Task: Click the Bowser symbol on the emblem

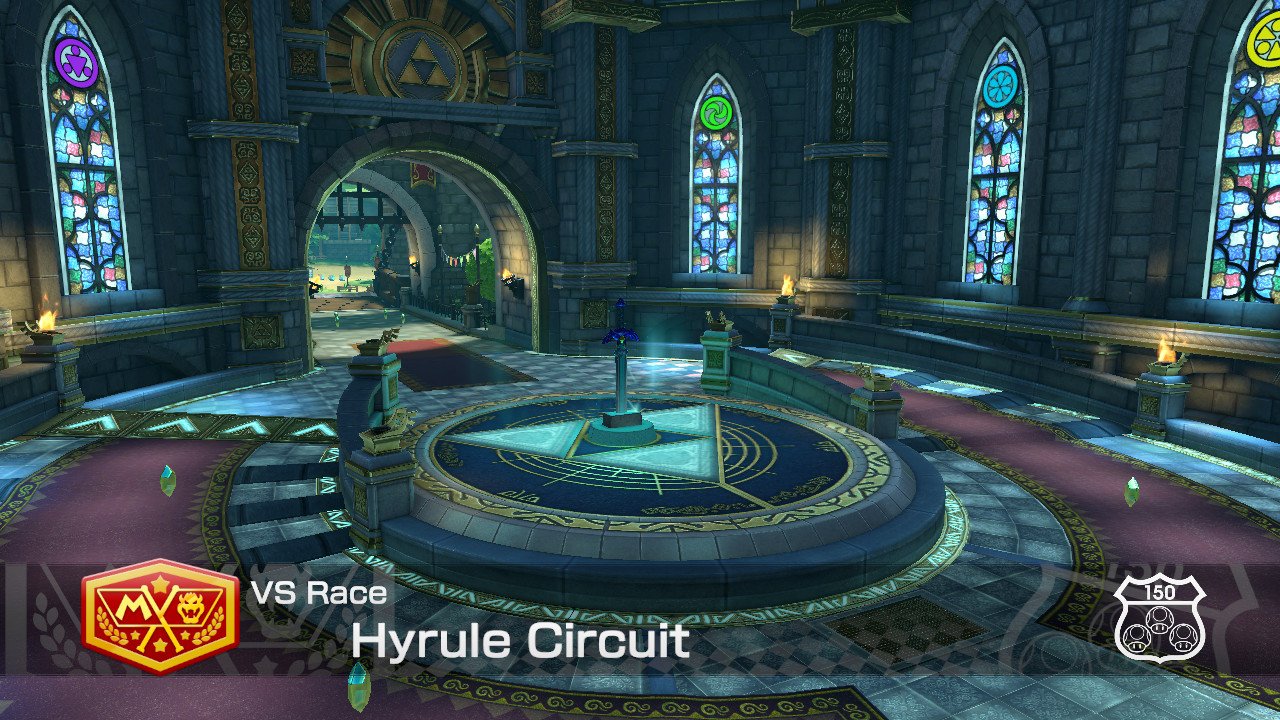Action: [190, 607]
